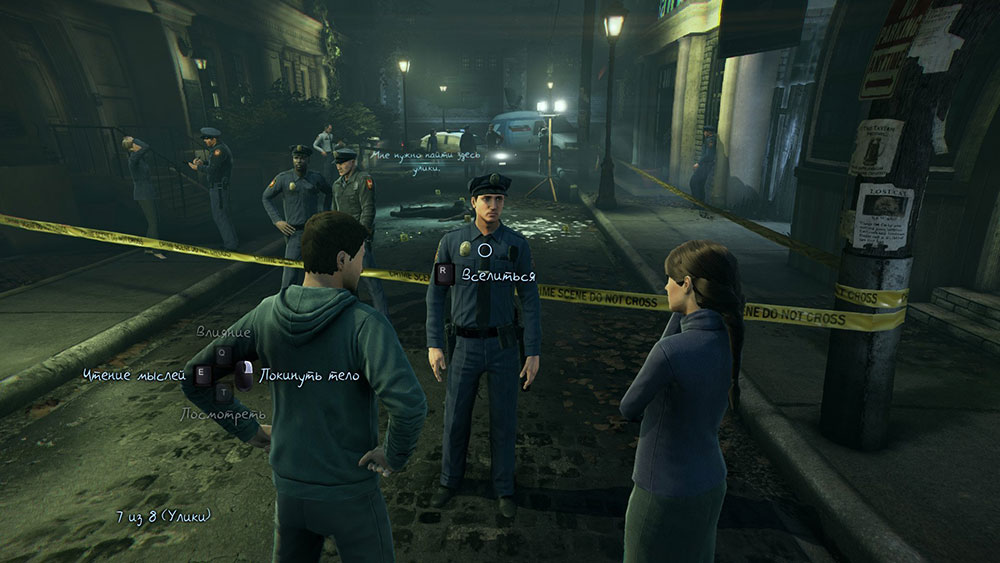Open the Улики clue tracker (7 из 8)
This screenshot has height=563, width=1000.
click(163, 516)
